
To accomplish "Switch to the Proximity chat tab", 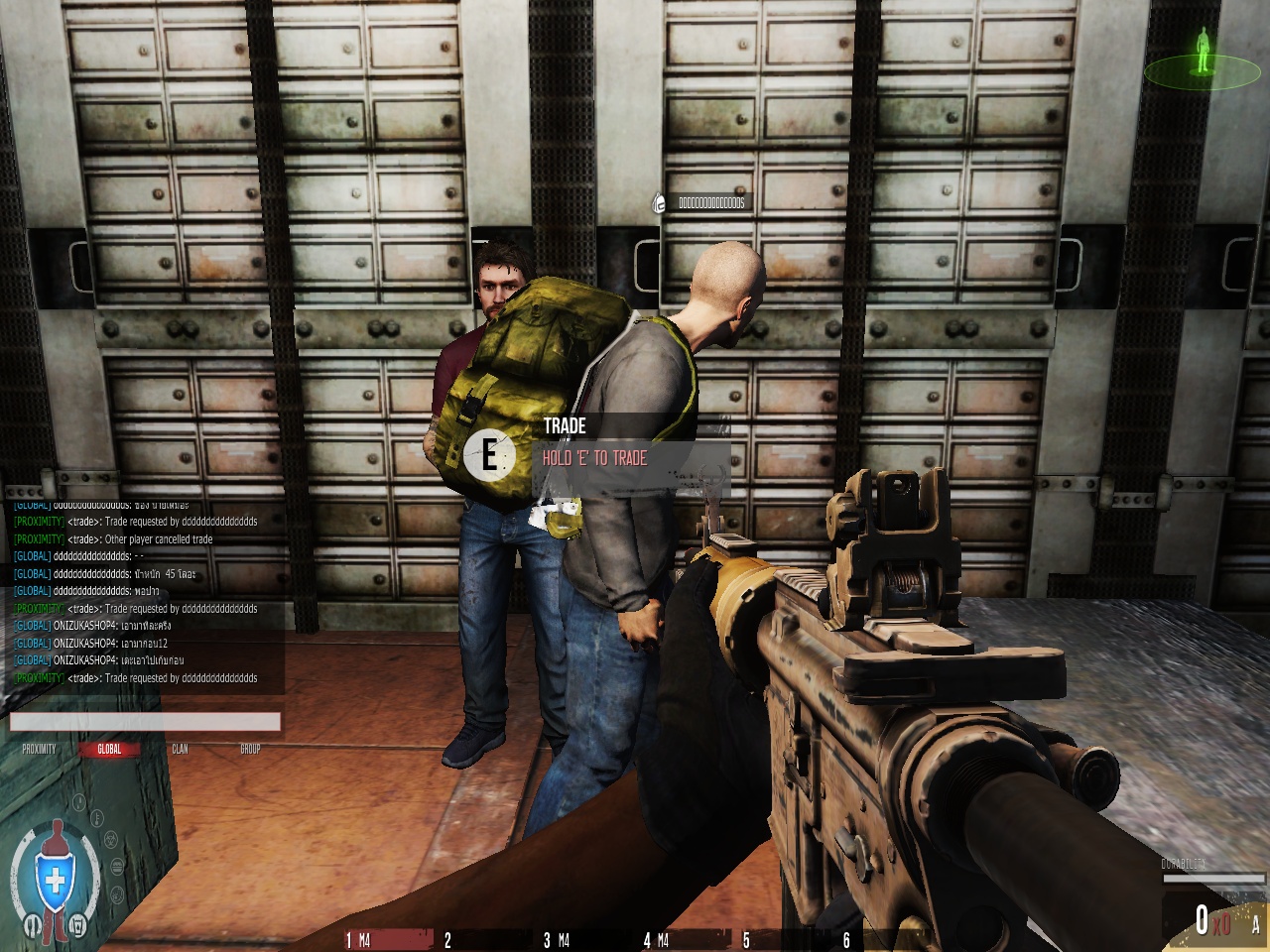I will [x=40, y=749].
